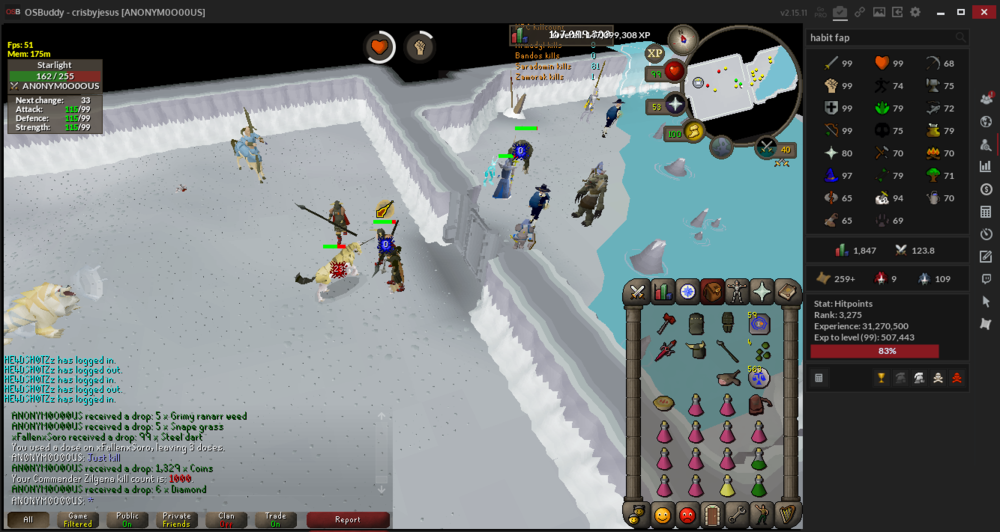Viewport: 1000px width, 532px height.
Task: Toggle the run energy orb
Action: click(691, 133)
